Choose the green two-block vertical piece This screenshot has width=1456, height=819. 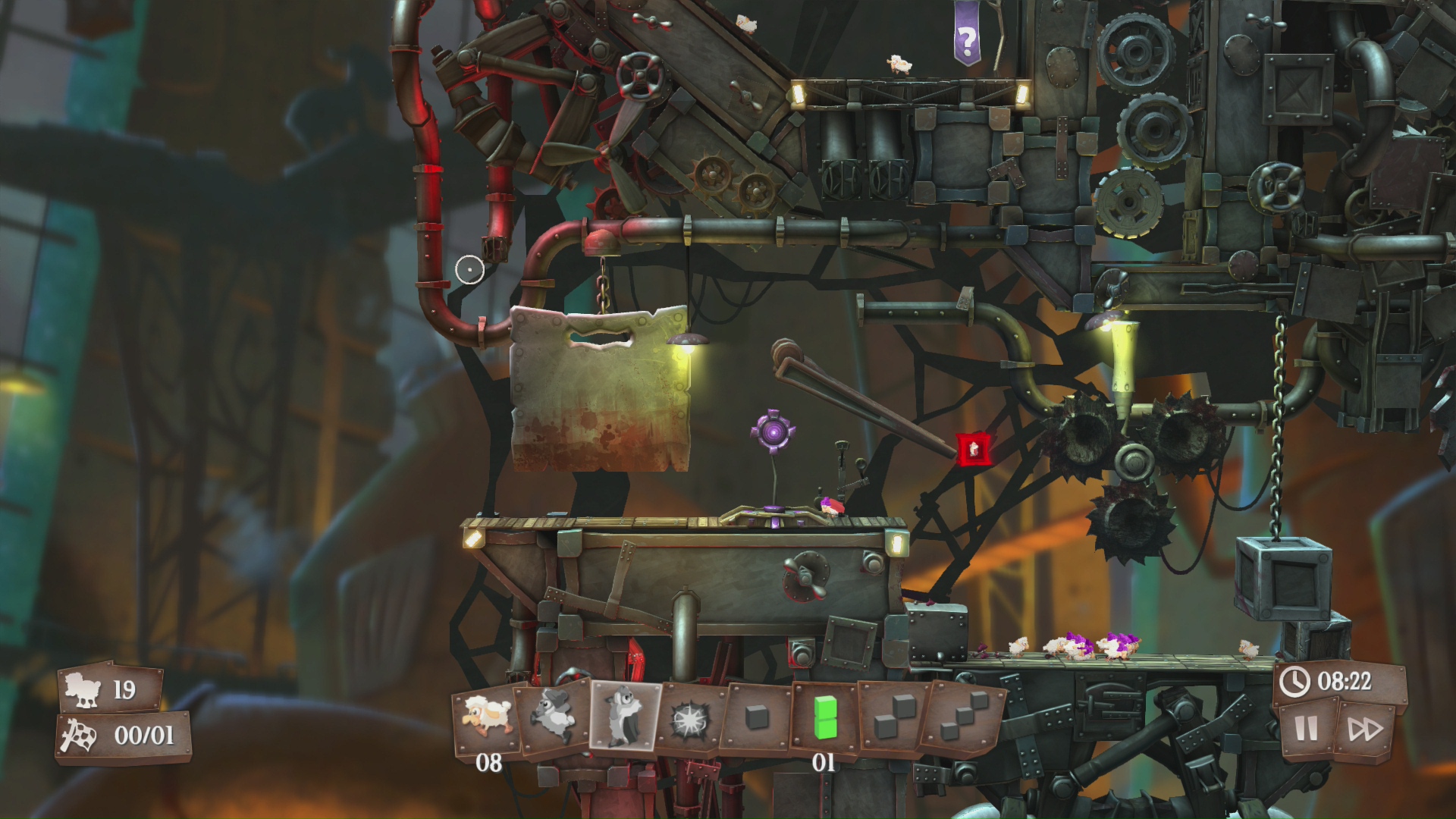[824, 717]
